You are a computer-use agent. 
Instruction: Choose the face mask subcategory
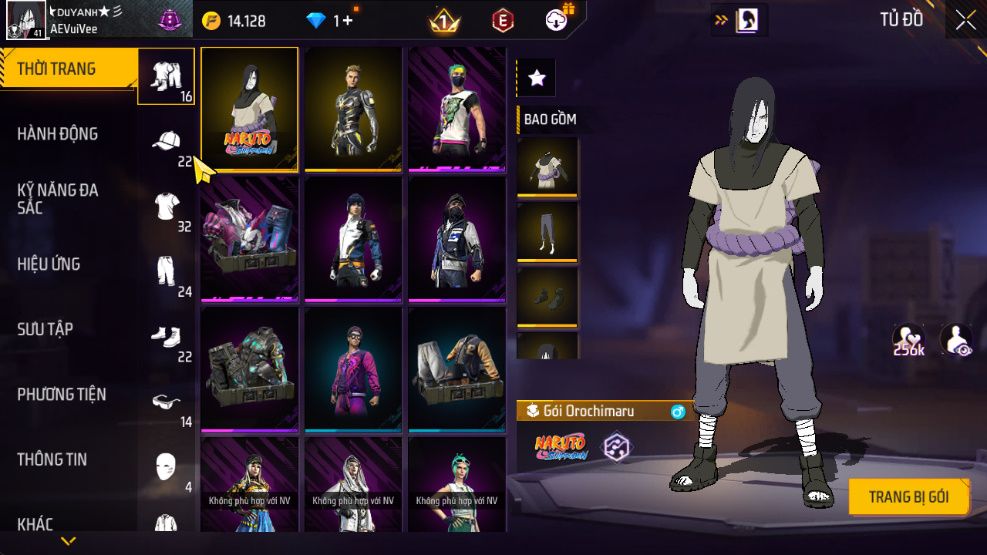[x=166, y=466]
